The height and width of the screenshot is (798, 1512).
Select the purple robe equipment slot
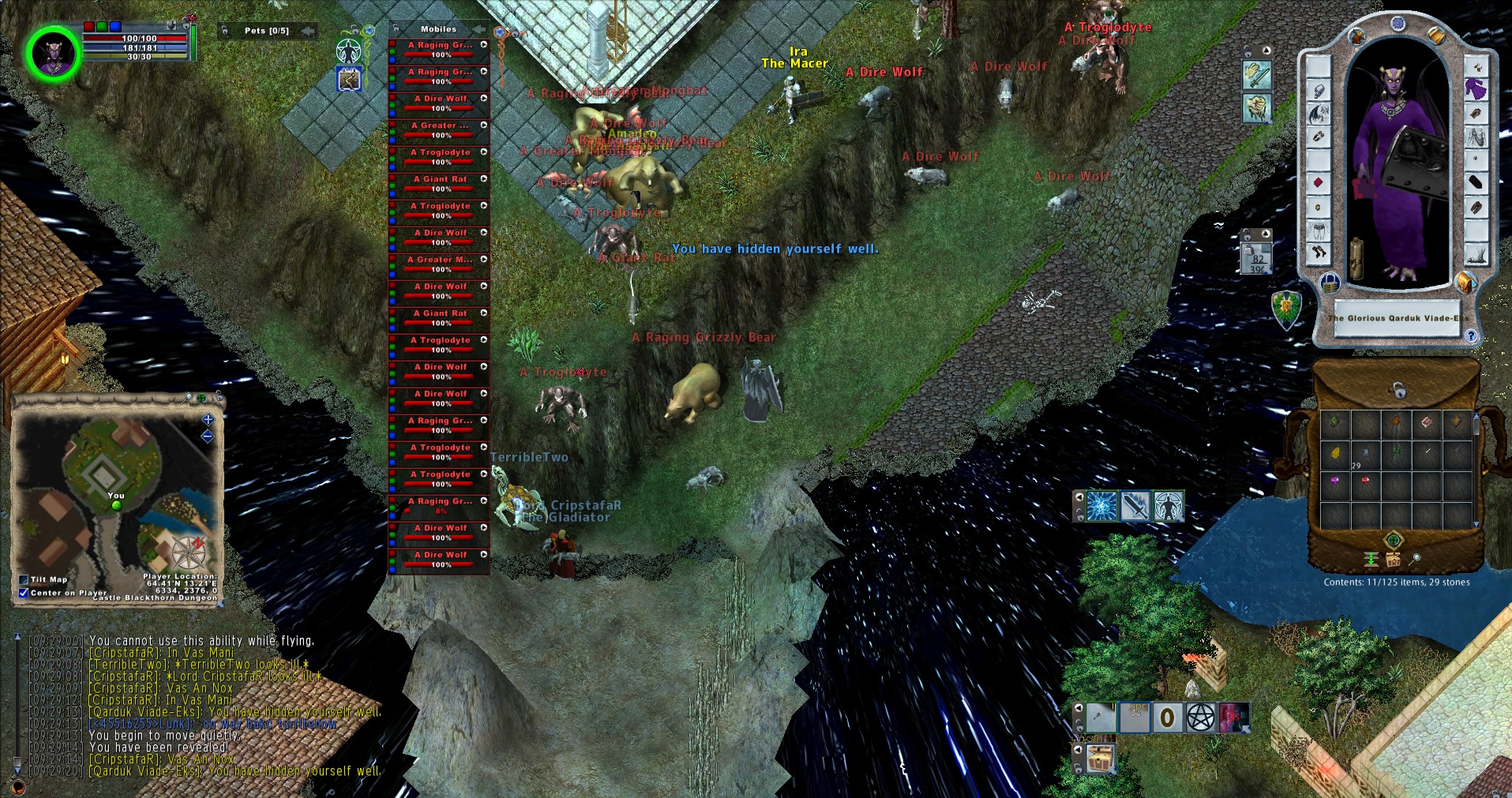(x=1476, y=89)
